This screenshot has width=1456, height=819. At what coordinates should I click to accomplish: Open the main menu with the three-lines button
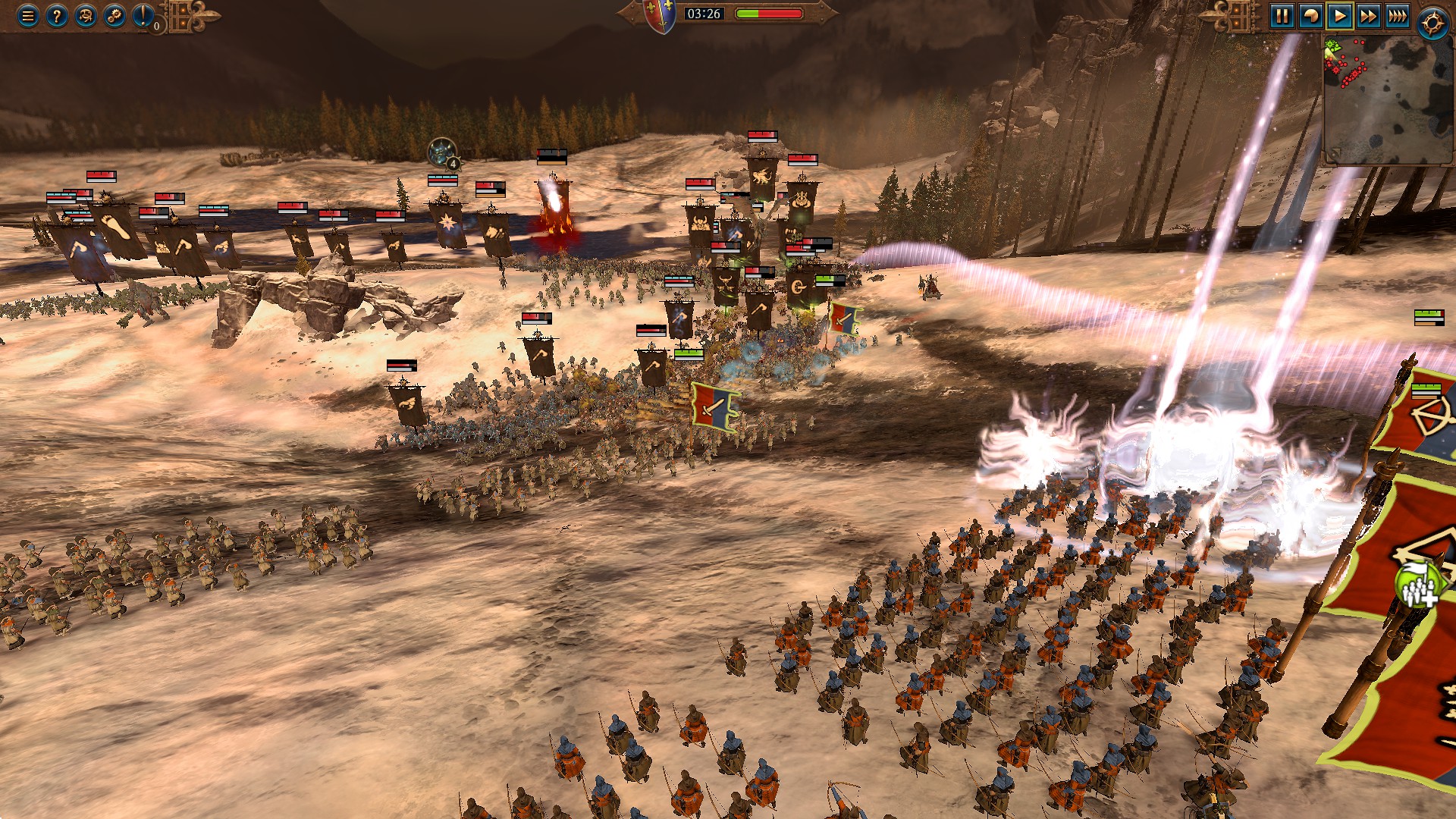[x=28, y=16]
